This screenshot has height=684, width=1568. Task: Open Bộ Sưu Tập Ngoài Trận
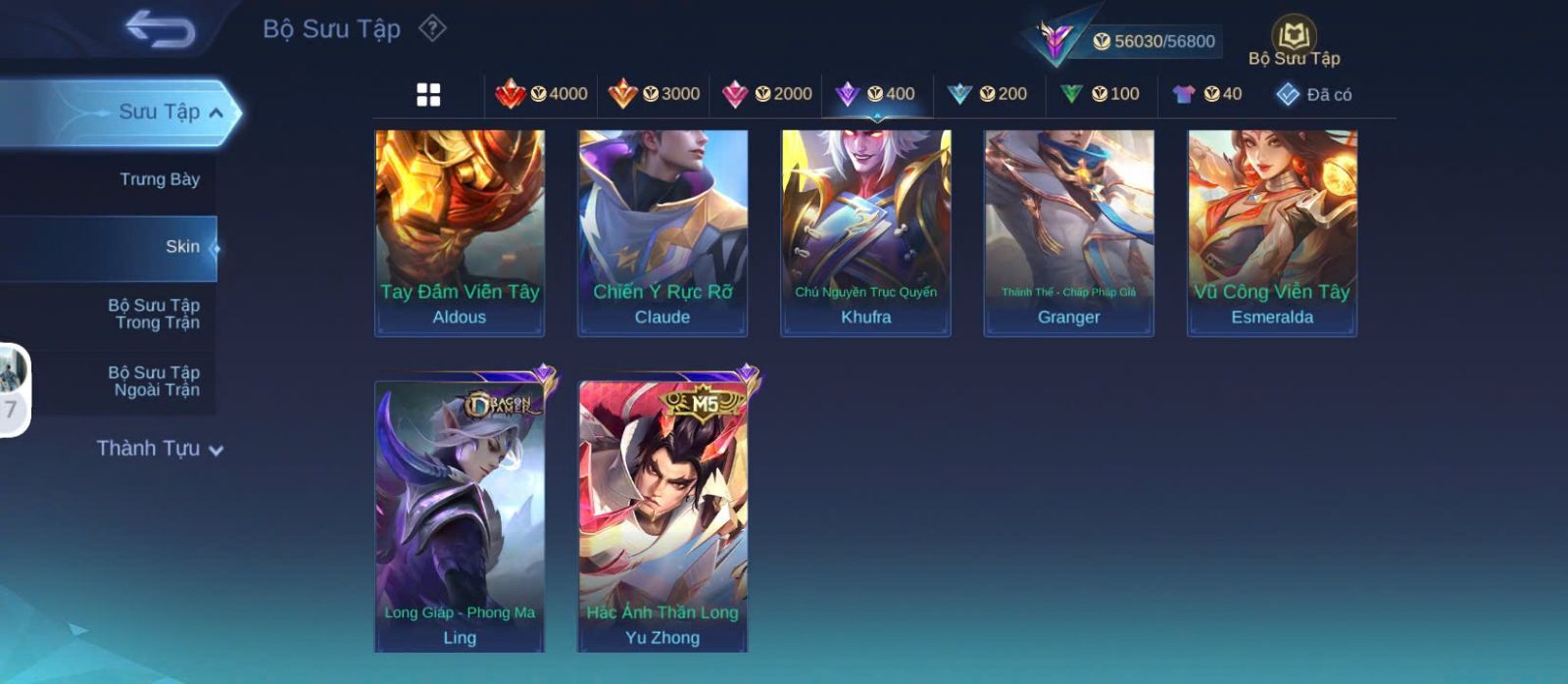[x=155, y=381]
